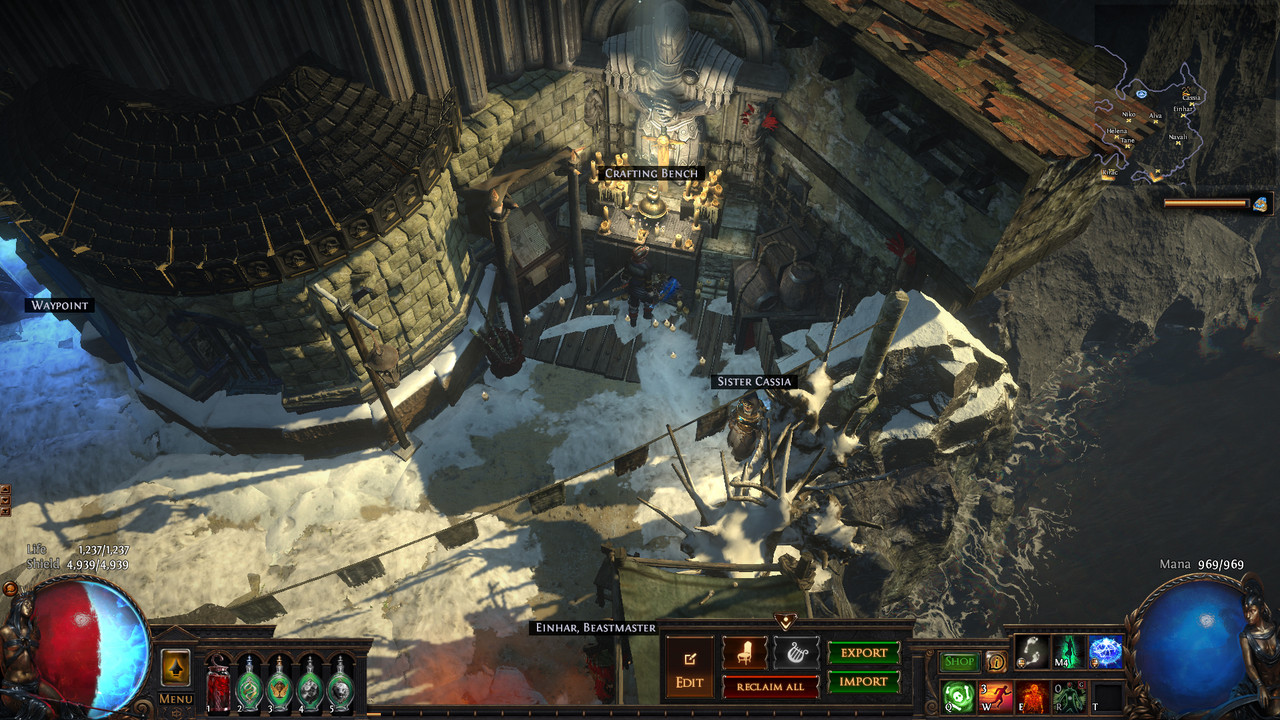Open the green Shop button
The width and height of the screenshot is (1280, 720).
click(x=960, y=662)
